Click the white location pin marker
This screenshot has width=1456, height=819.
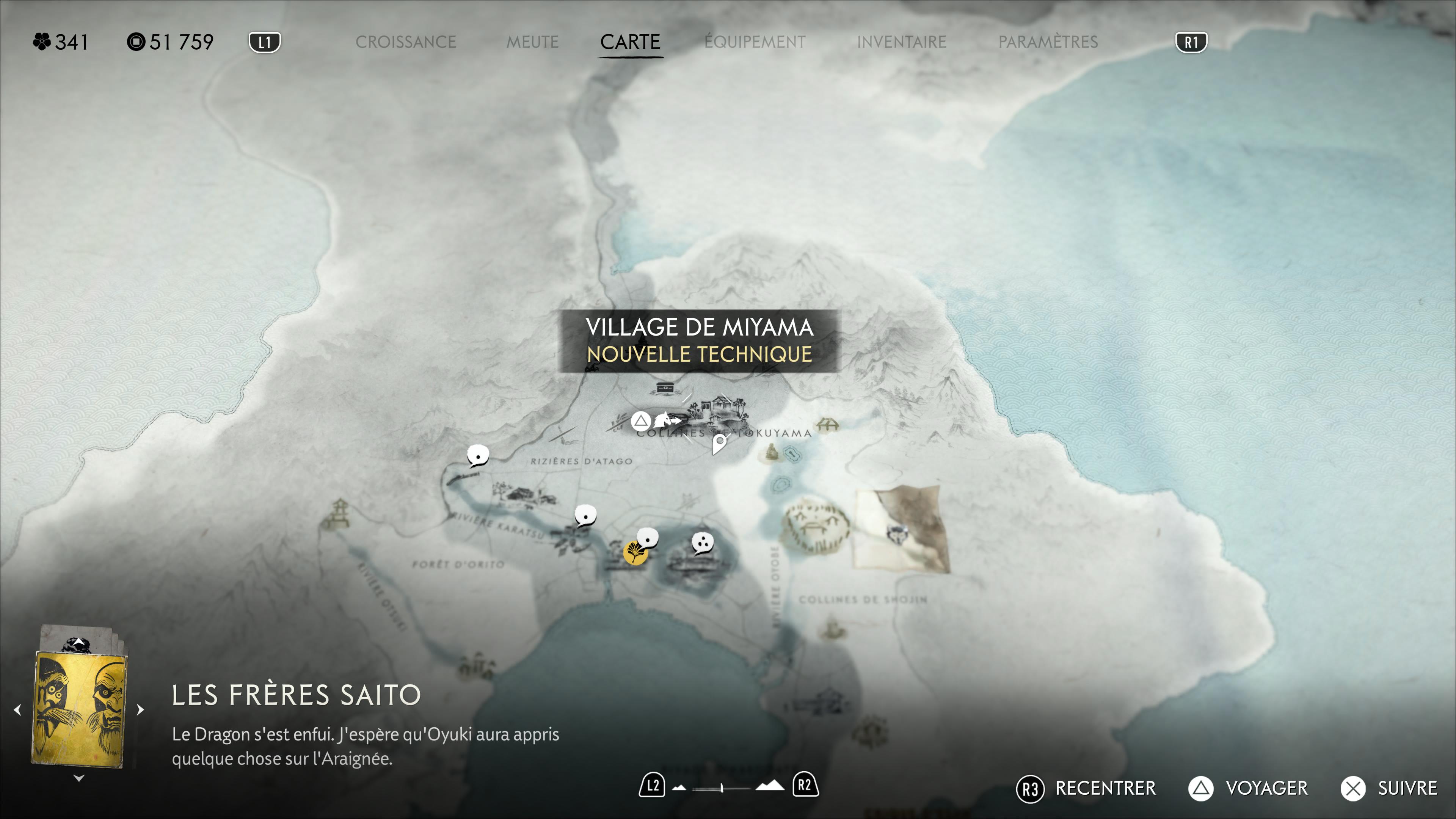coord(719,443)
